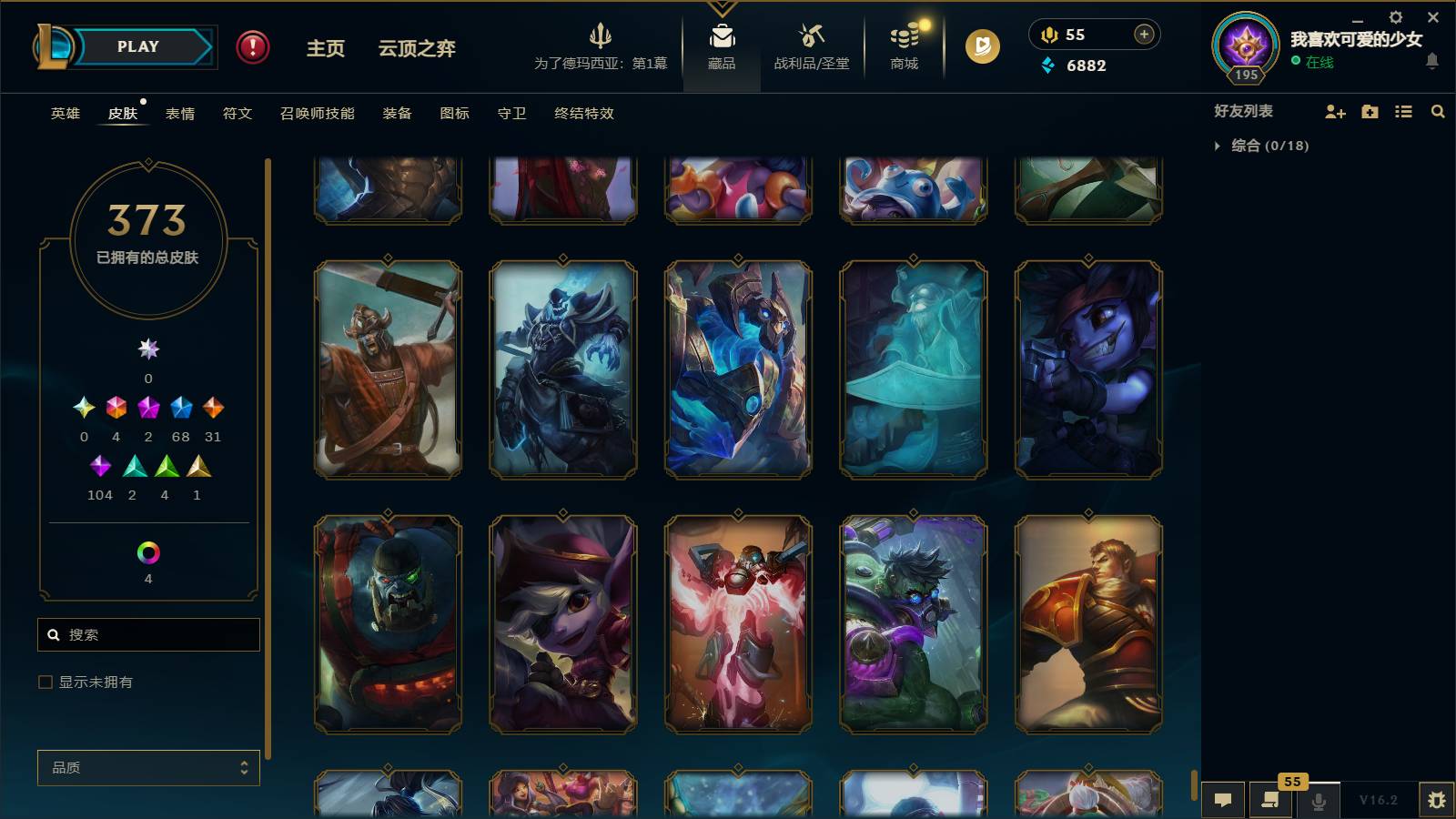Open the chat bubble icon at bottom right

(x=1223, y=800)
